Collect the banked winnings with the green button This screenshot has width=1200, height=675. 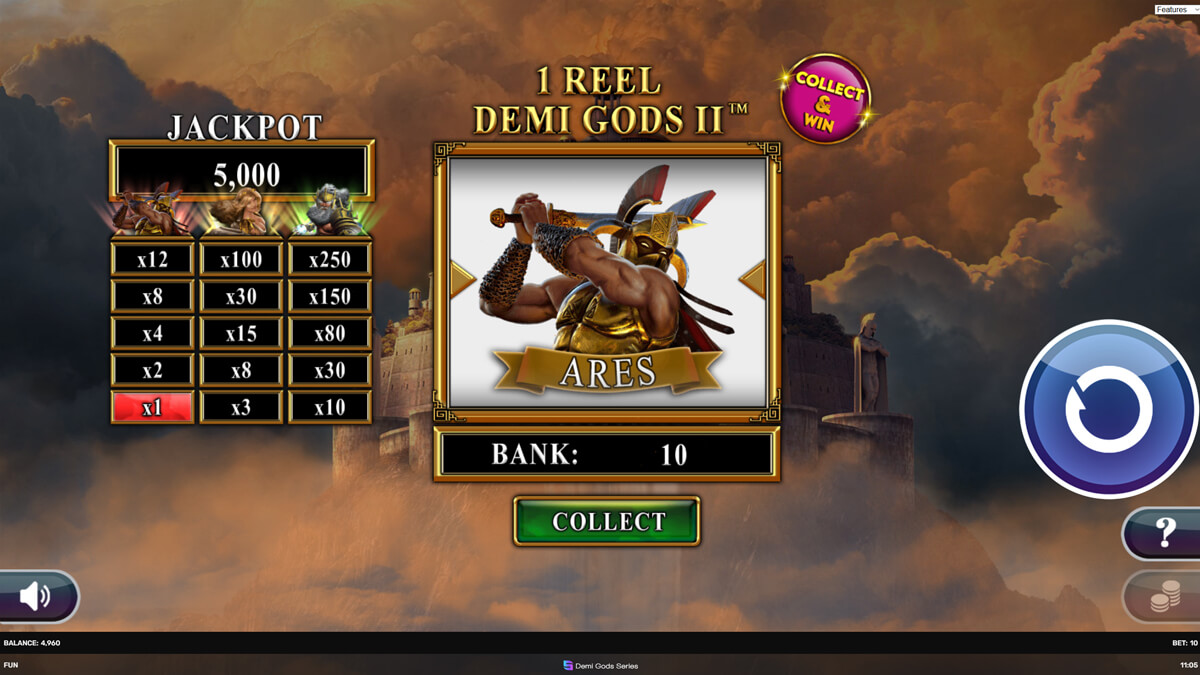(x=607, y=521)
